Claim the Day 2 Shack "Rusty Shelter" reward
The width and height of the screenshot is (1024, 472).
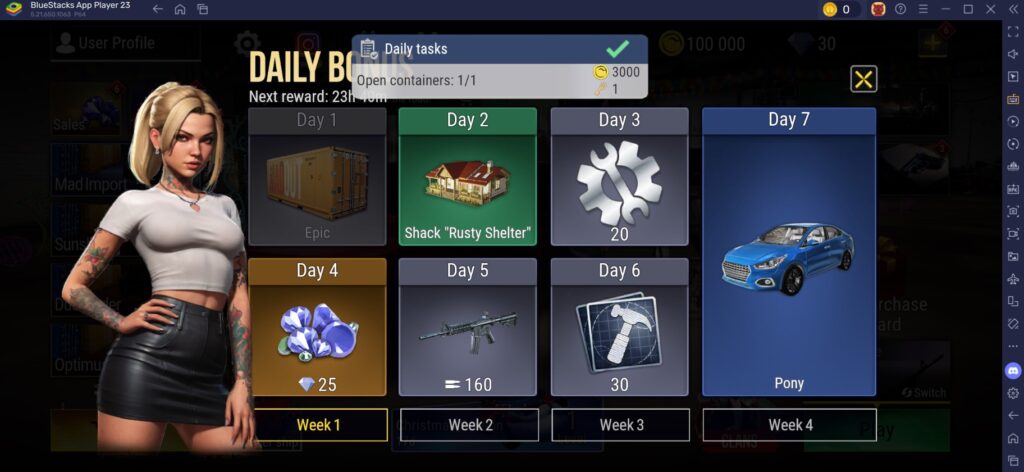pyautogui.click(x=467, y=177)
